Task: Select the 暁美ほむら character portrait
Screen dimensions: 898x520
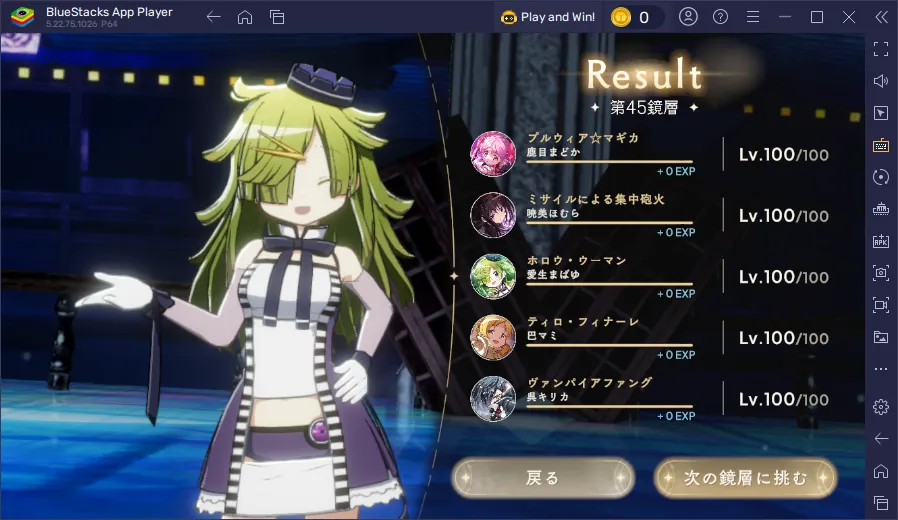Action: point(493,214)
